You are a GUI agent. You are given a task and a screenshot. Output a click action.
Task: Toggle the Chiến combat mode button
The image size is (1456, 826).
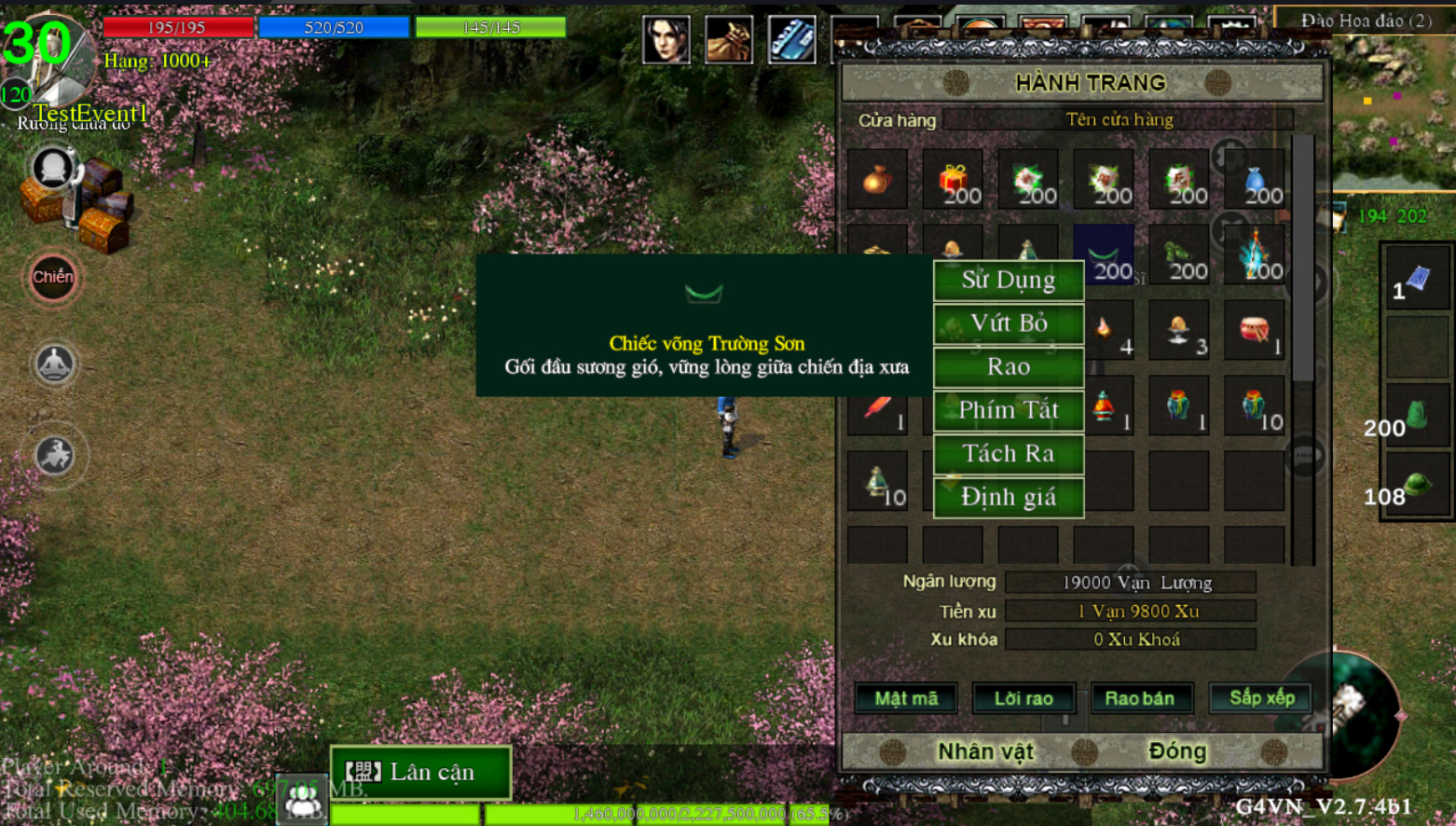pos(53,277)
